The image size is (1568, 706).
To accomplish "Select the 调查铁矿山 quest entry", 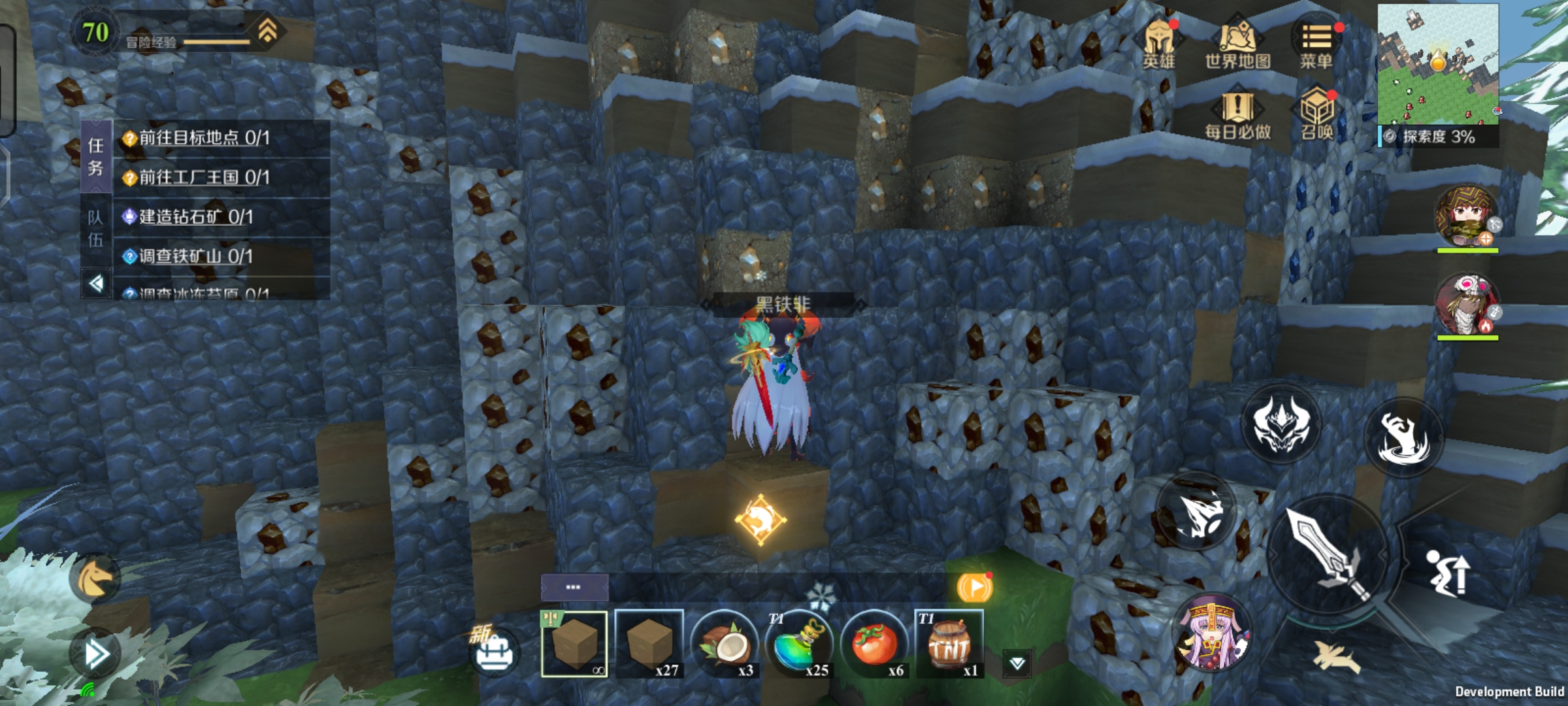I will tap(196, 256).
